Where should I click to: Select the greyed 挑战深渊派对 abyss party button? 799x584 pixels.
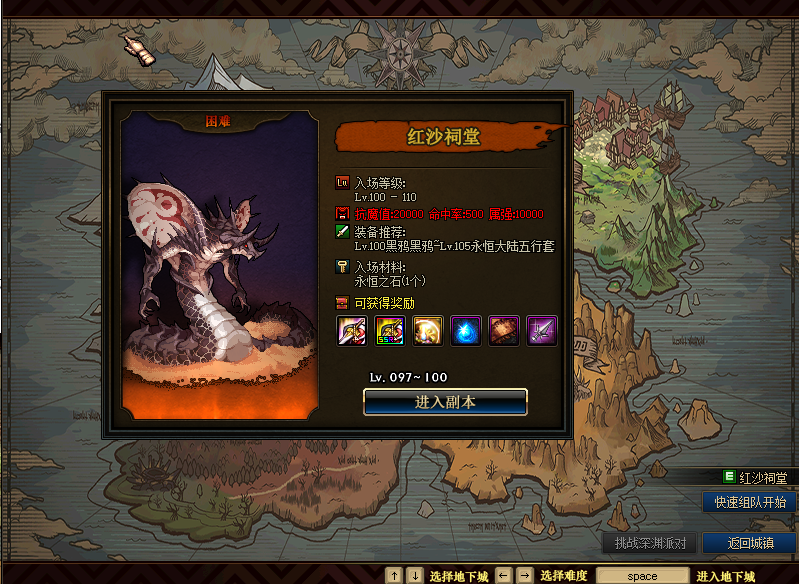[649, 543]
